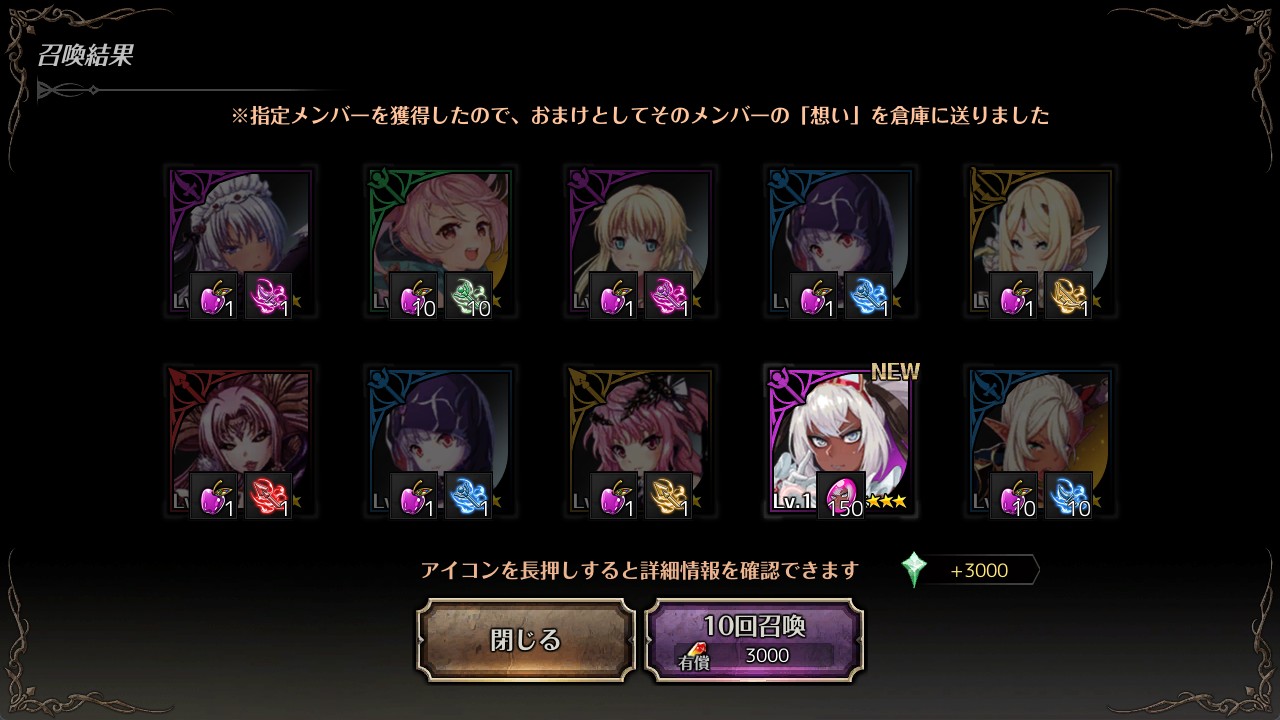Summon again with the 10回召喚 button
The width and height of the screenshot is (1280, 720).
pyautogui.click(x=754, y=640)
